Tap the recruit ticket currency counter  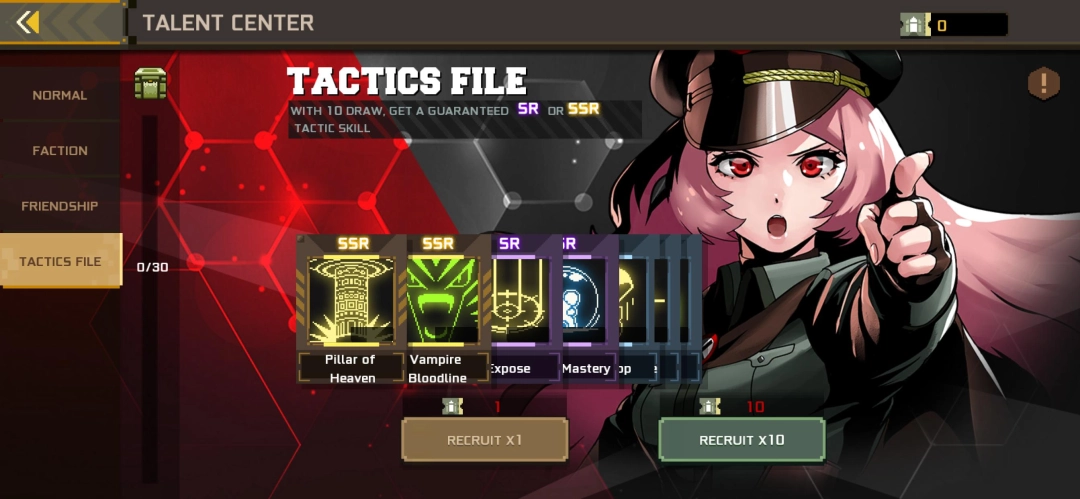coord(953,25)
